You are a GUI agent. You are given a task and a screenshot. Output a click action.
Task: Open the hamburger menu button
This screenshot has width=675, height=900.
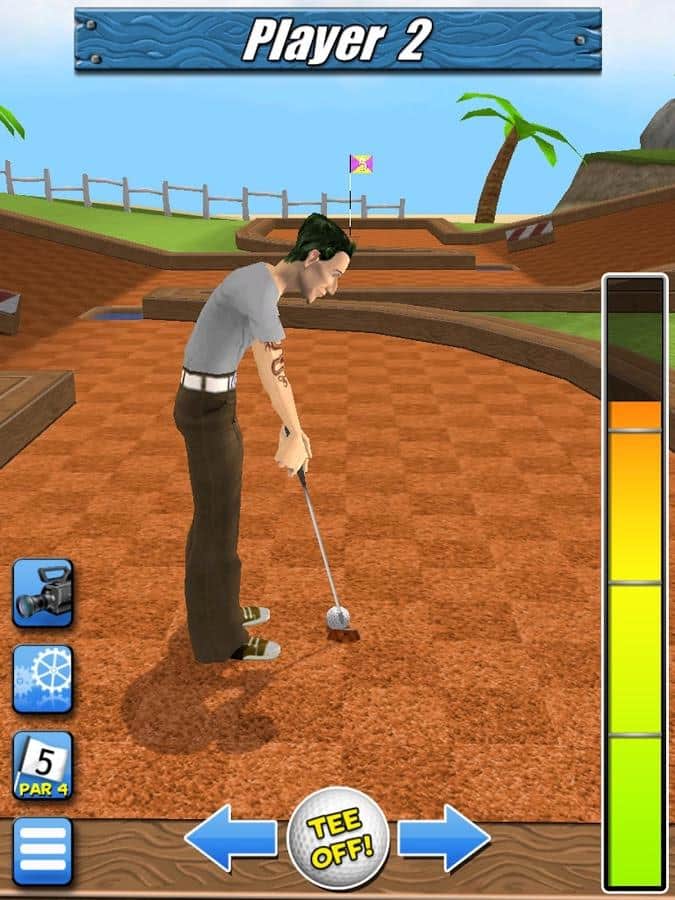pyautogui.click(x=42, y=851)
